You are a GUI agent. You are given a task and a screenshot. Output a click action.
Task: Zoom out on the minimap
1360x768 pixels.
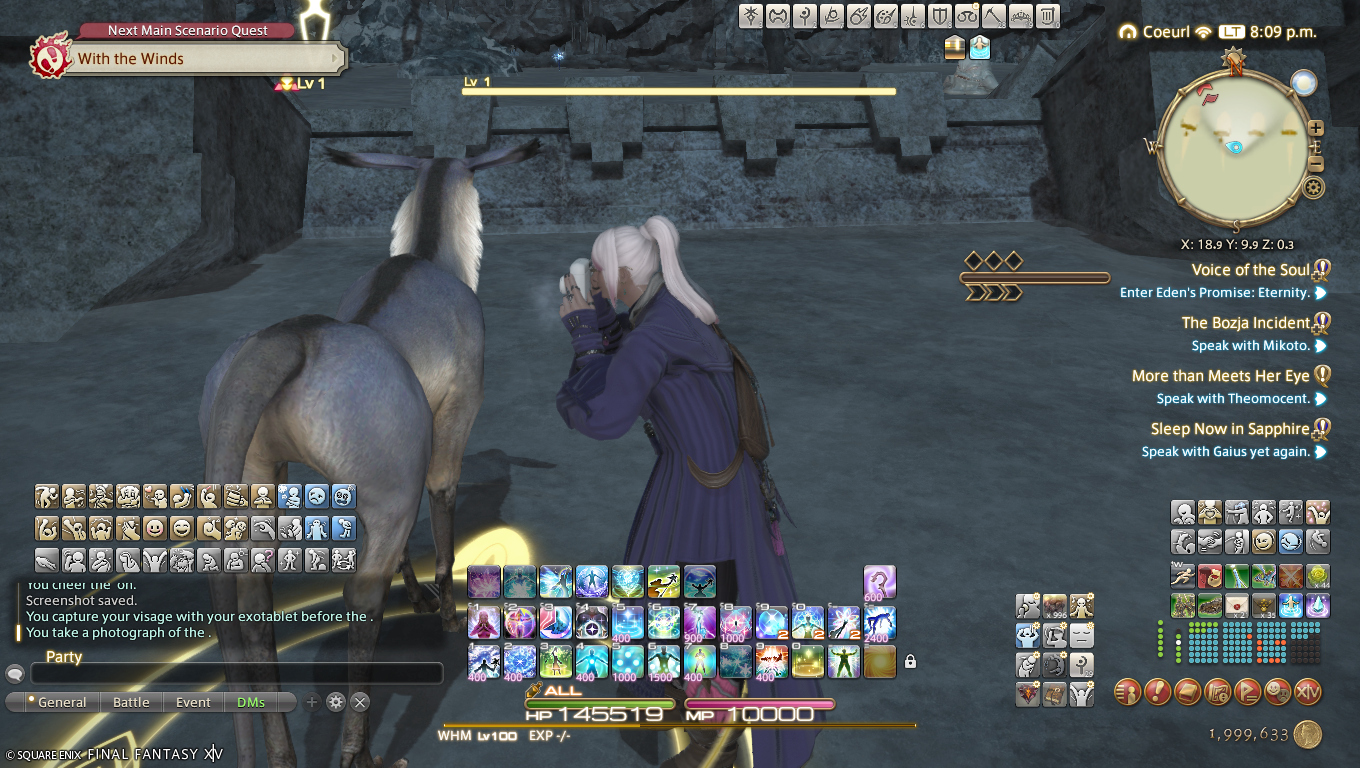pyautogui.click(x=1316, y=164)
